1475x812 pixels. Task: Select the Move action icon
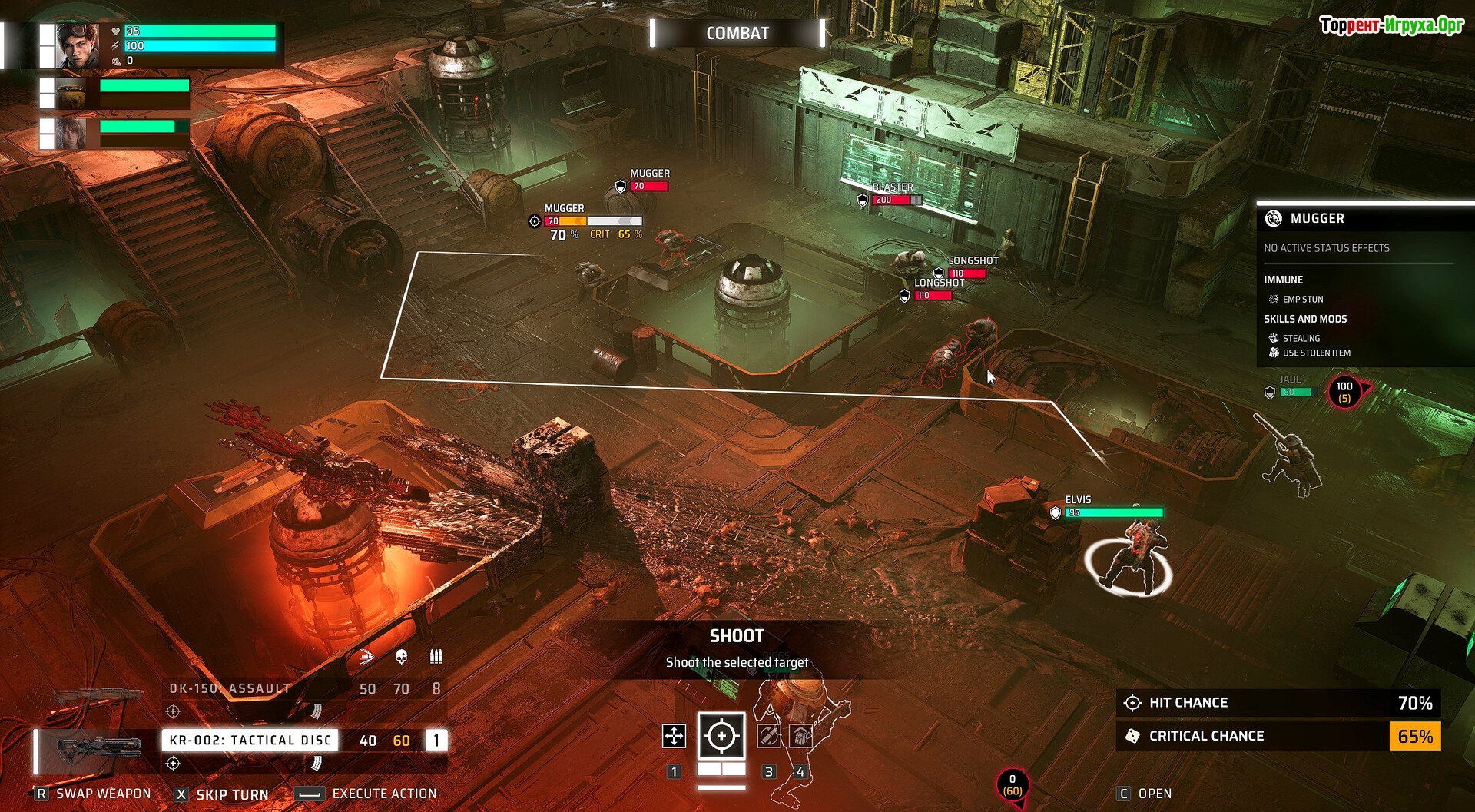pyautogui.click(x=674, y=736)
